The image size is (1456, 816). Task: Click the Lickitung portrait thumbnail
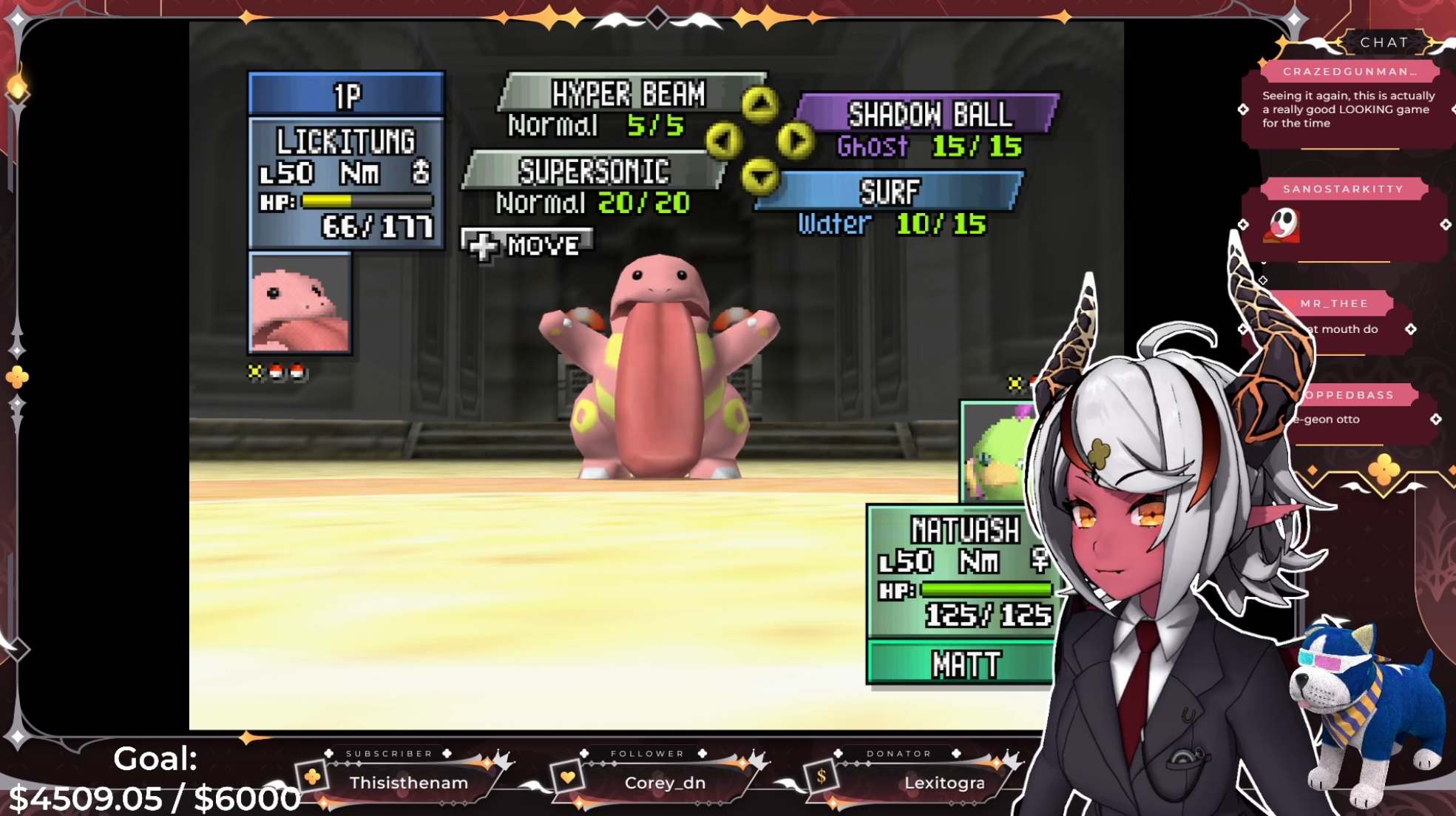click(x=299, y=303)
